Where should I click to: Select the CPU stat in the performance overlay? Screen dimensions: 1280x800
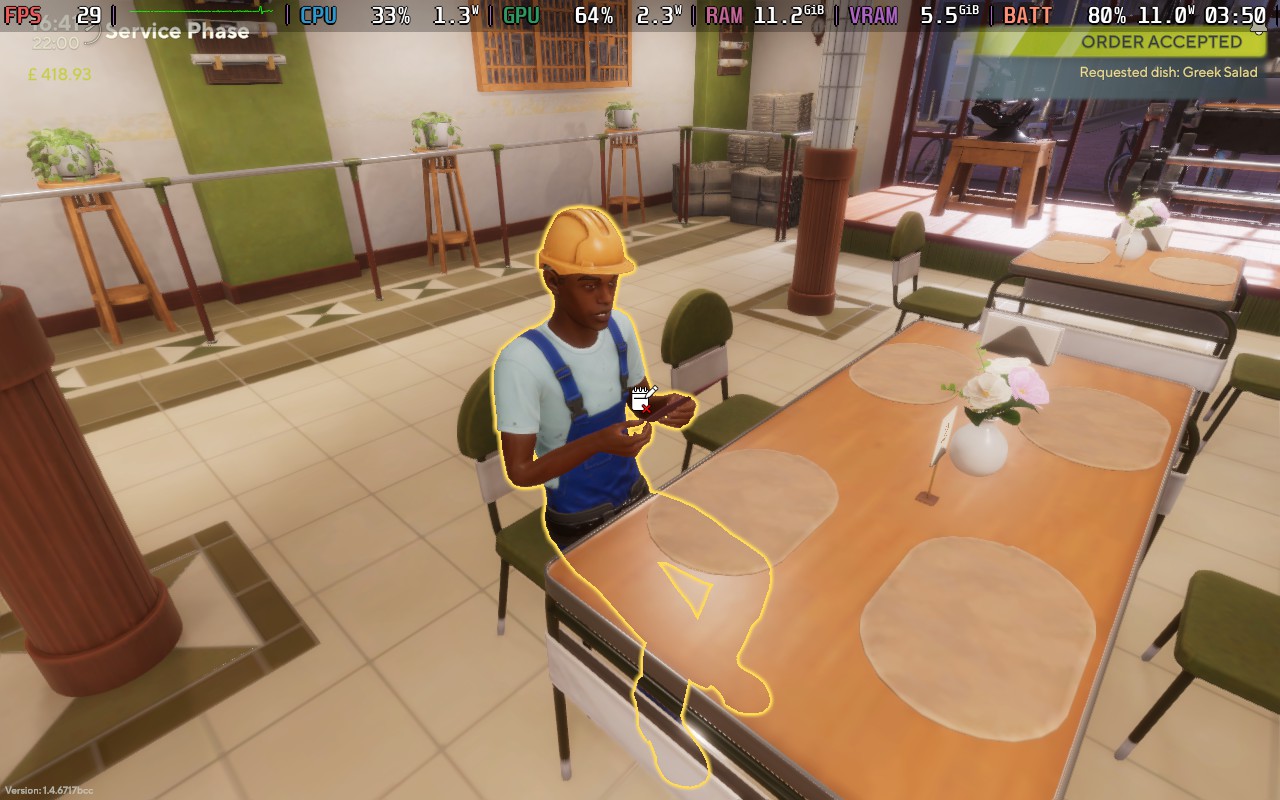pyautogui.click(x=318, y=15)
